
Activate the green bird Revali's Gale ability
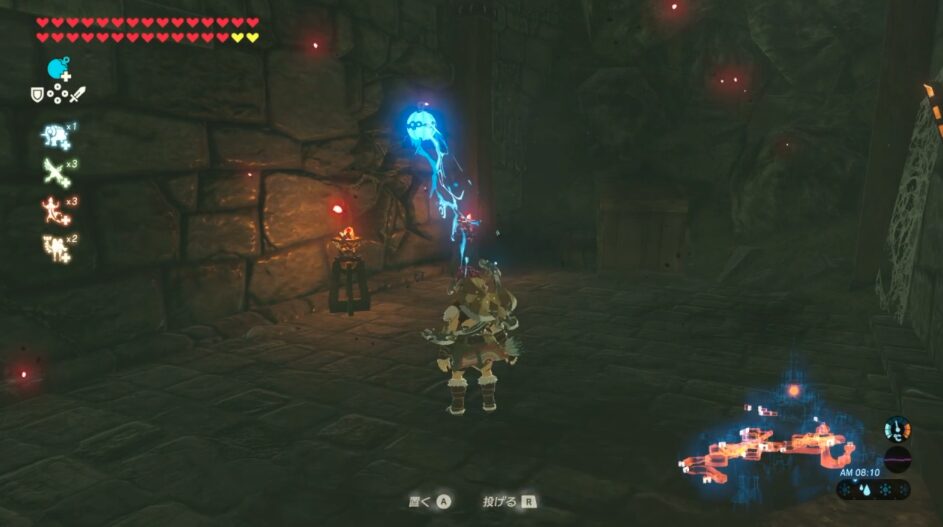point(54,172)
